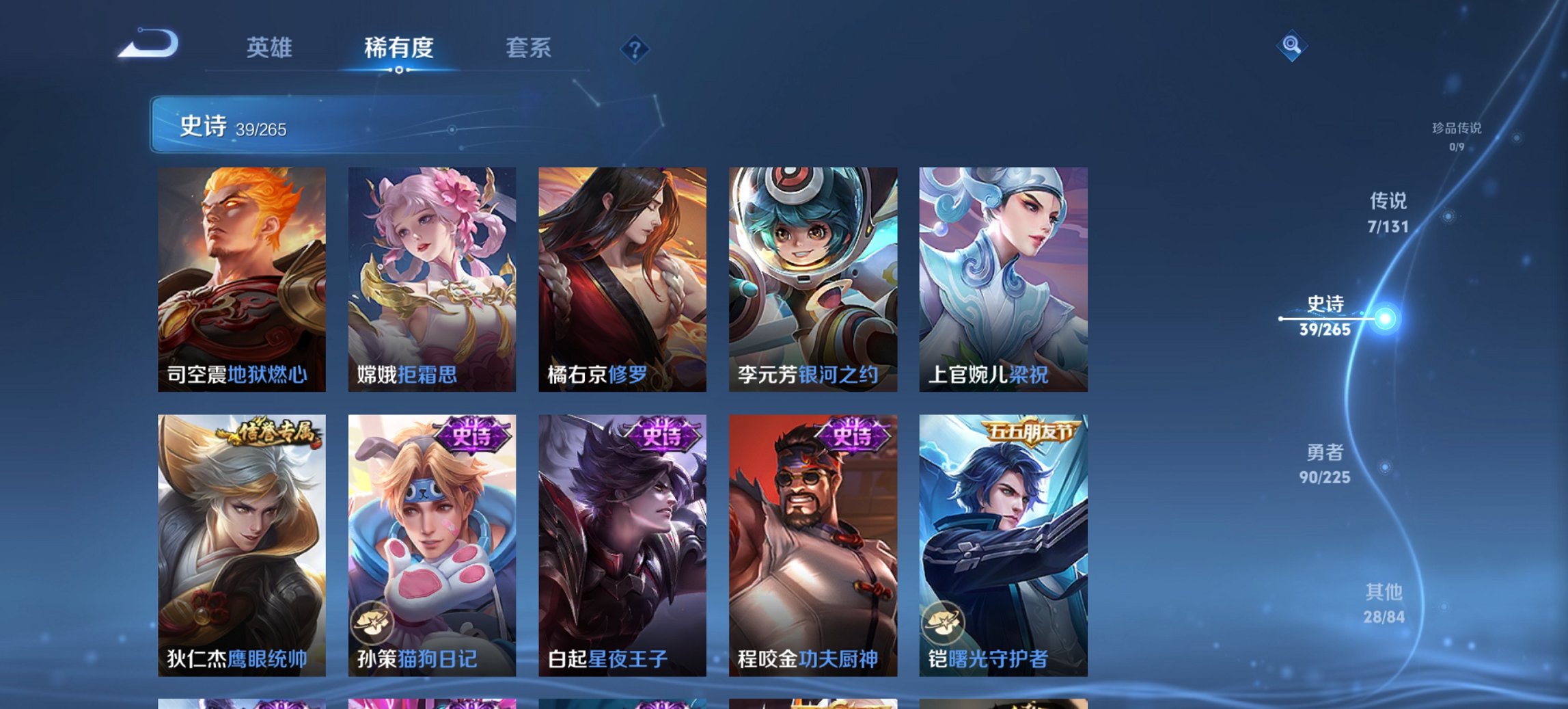Switch to the 套系 tab

[x=529, y=48]
